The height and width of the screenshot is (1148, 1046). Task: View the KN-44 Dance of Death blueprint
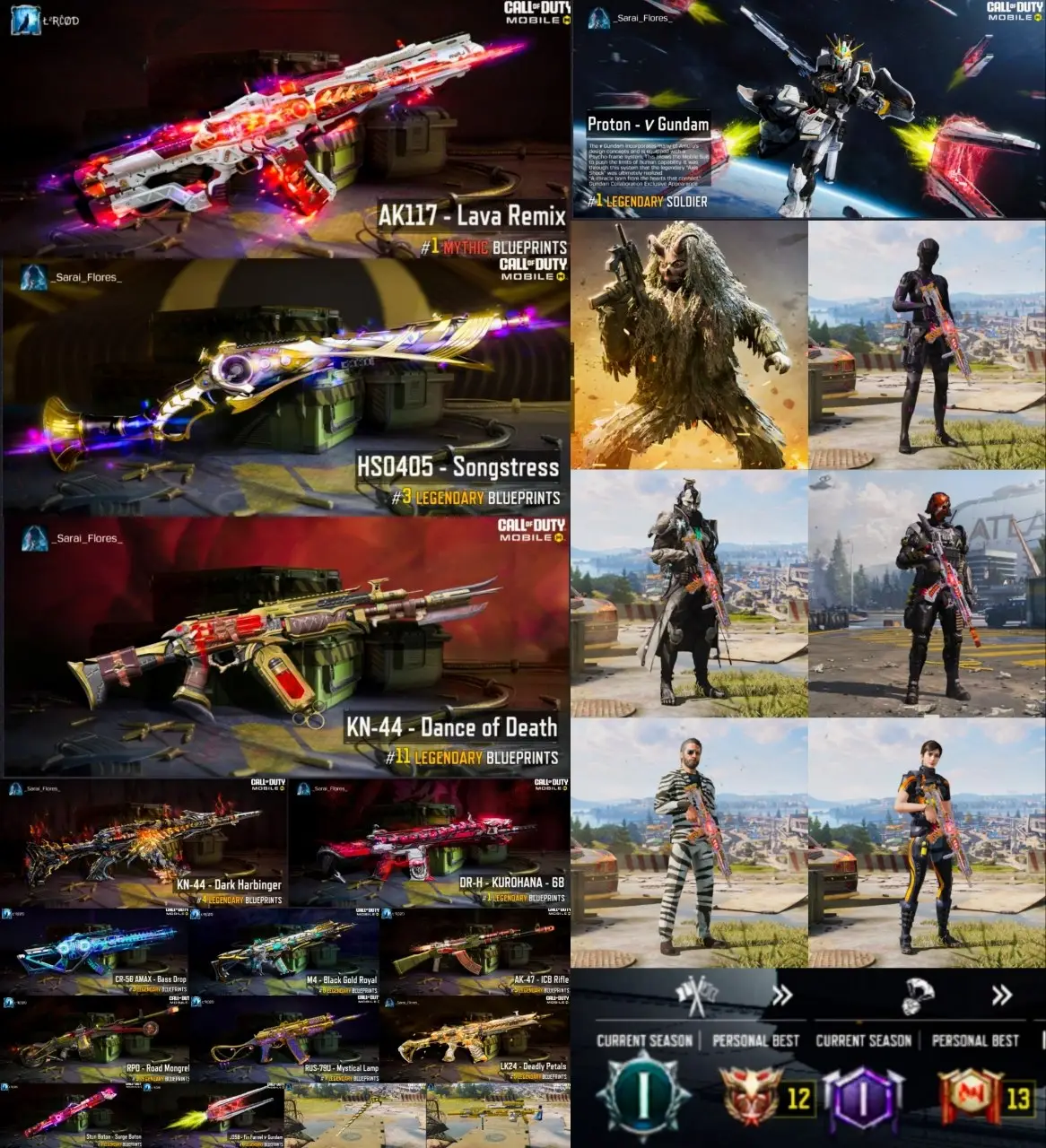tap(285, 646)
